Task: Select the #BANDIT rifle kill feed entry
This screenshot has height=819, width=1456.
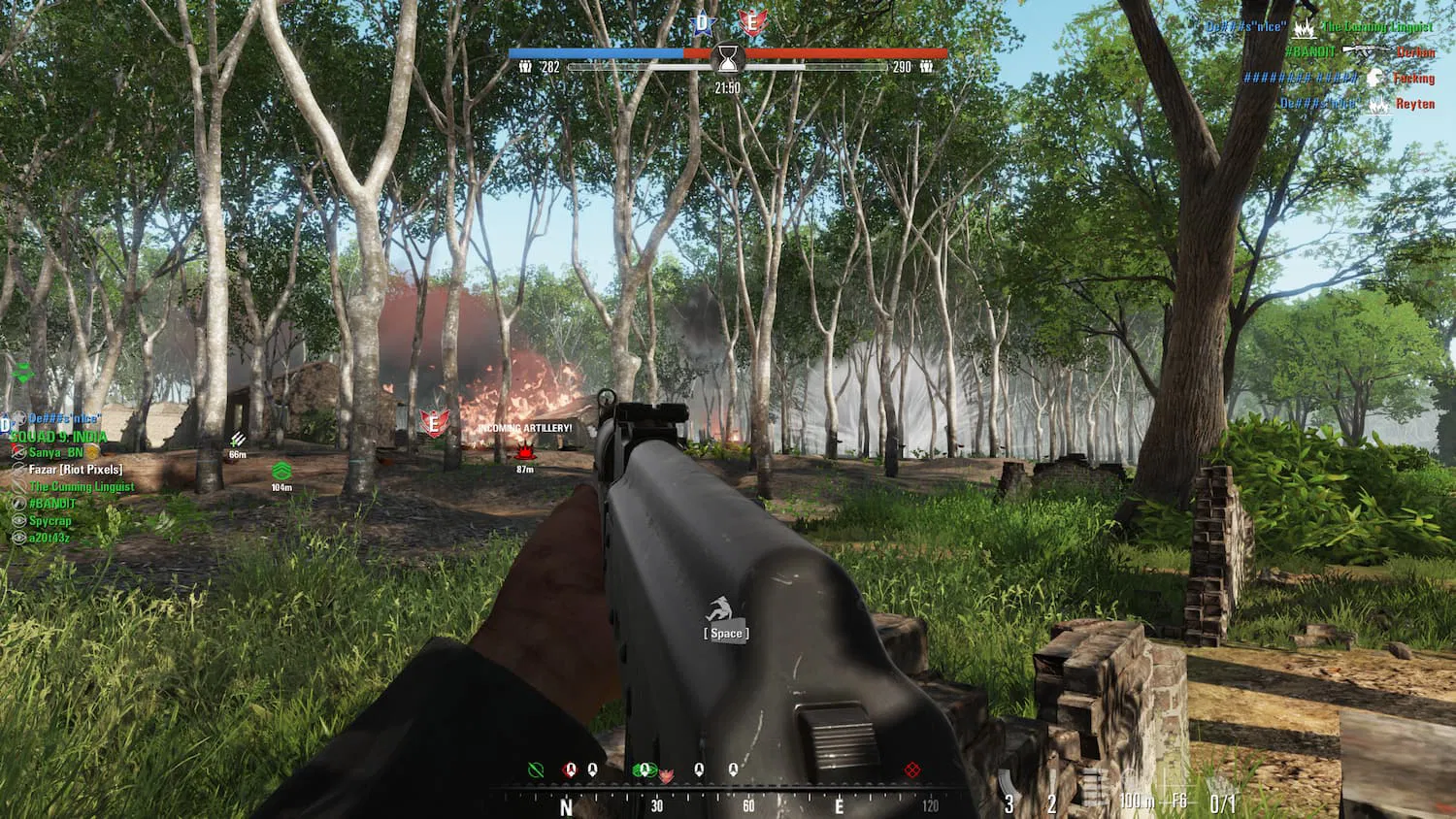Action: click(x=1359, y=52)
